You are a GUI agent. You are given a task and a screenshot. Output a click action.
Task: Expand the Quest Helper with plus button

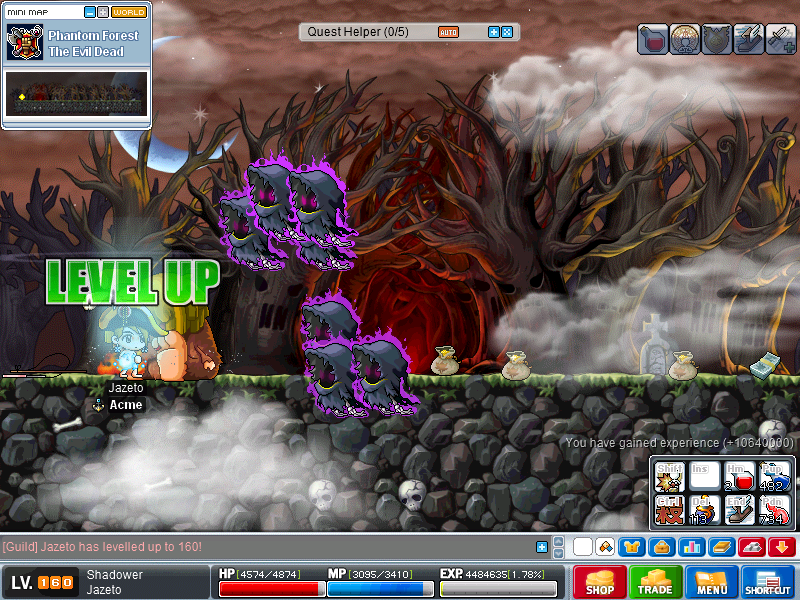coord(493,32)
